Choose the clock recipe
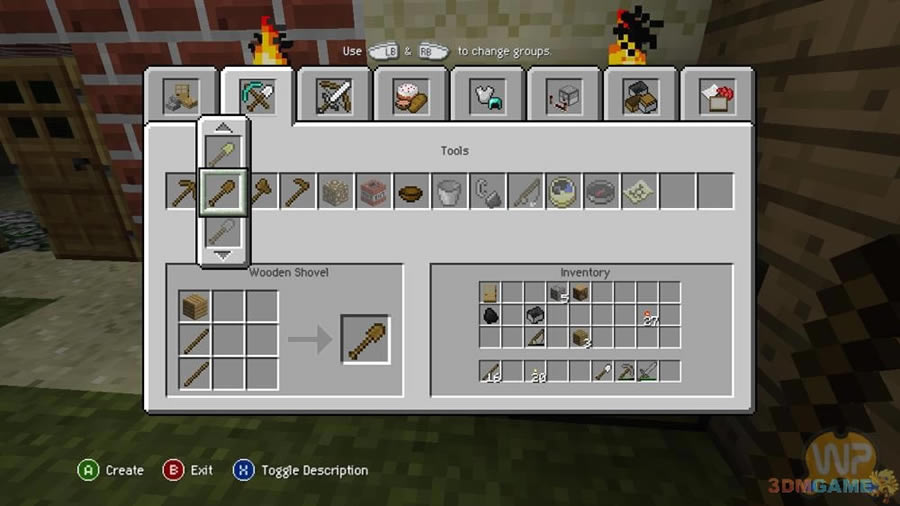The image size is (900, 506). coord(563,192)
